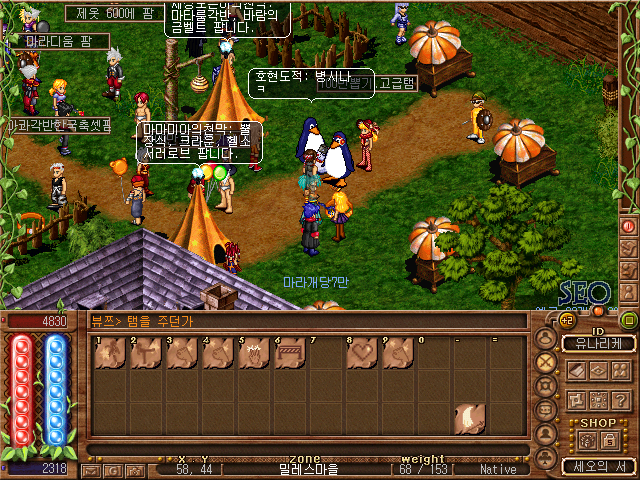Screen dimensions: 640x480
Task: Click the red power button on the right
Action: click(629, 226)
